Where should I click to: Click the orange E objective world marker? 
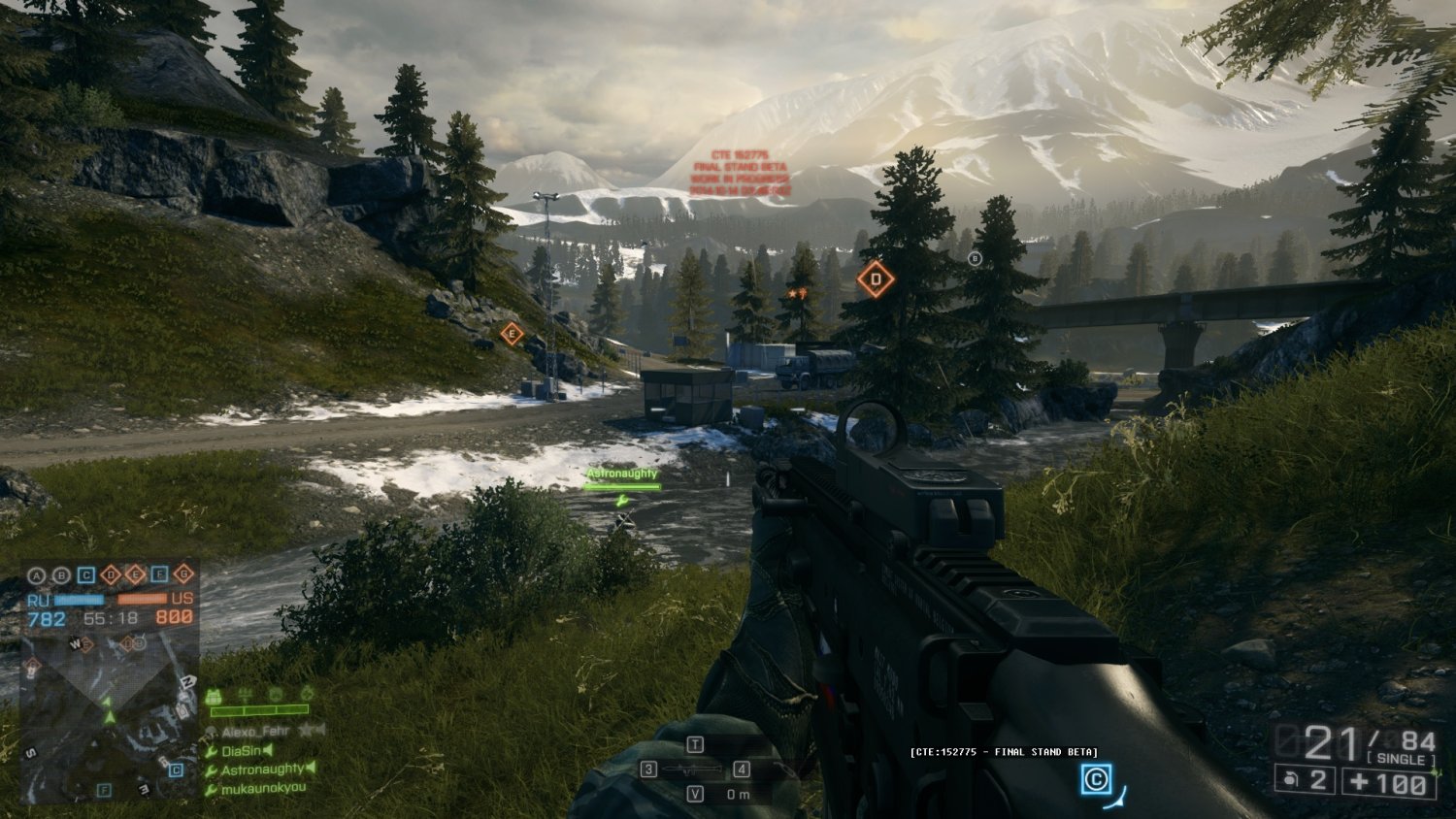(512, 334)
